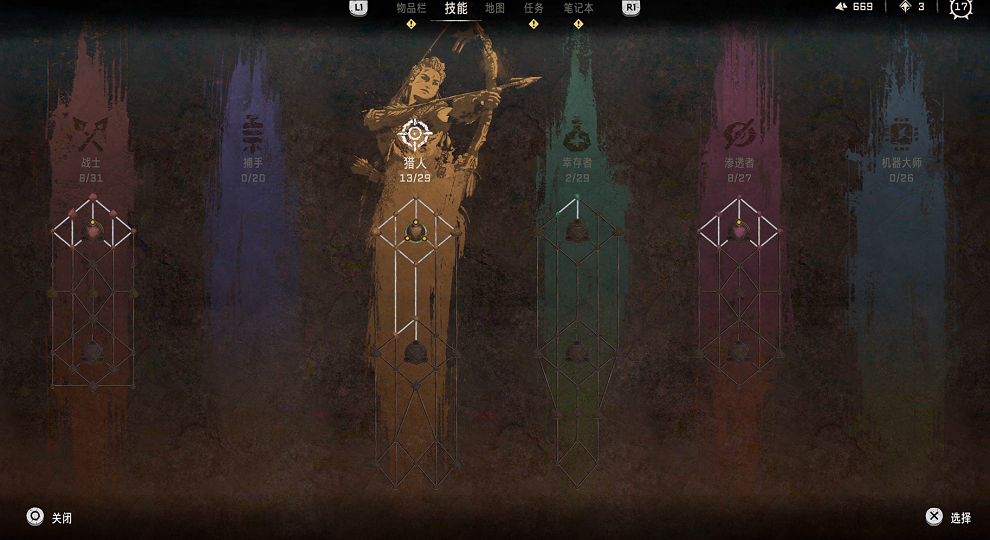Switch to the 物品栏 inventory tab

(x=411, y=8)
